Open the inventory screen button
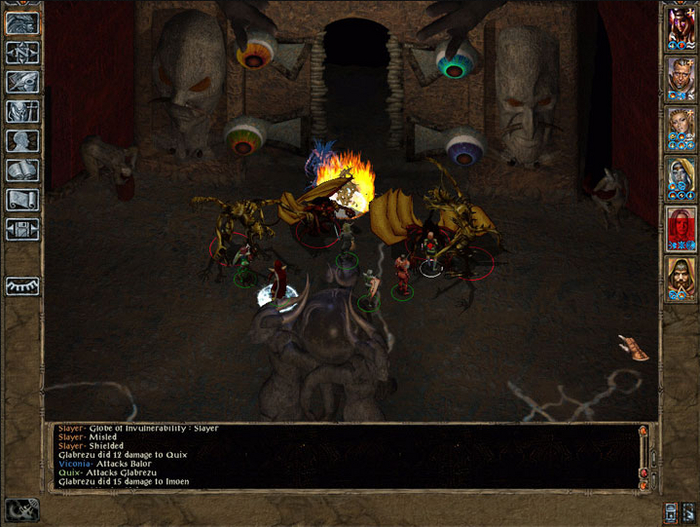Screen dimensions: 700x527 [22, 112]
